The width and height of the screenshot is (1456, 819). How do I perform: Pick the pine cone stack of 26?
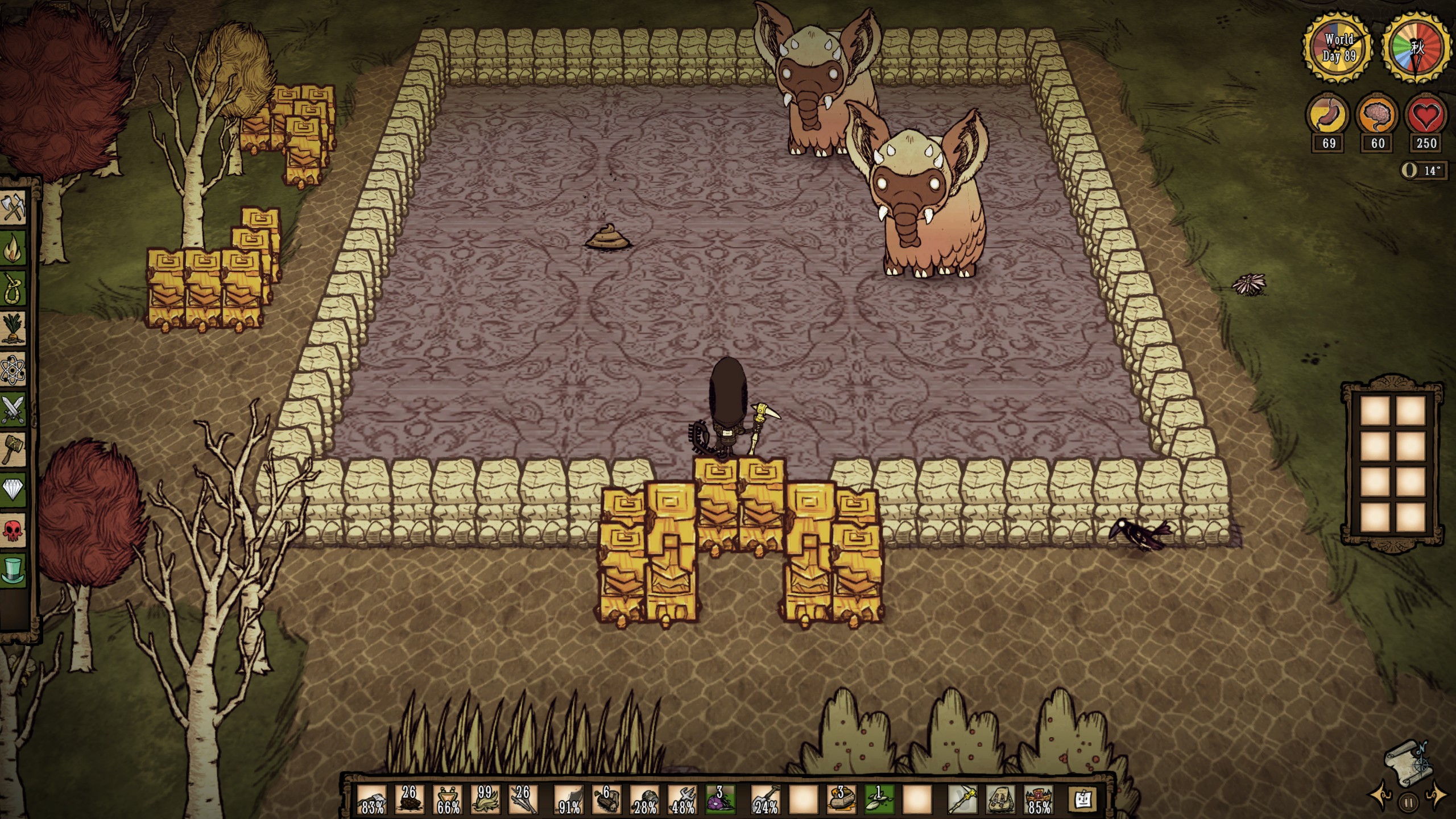409,800
